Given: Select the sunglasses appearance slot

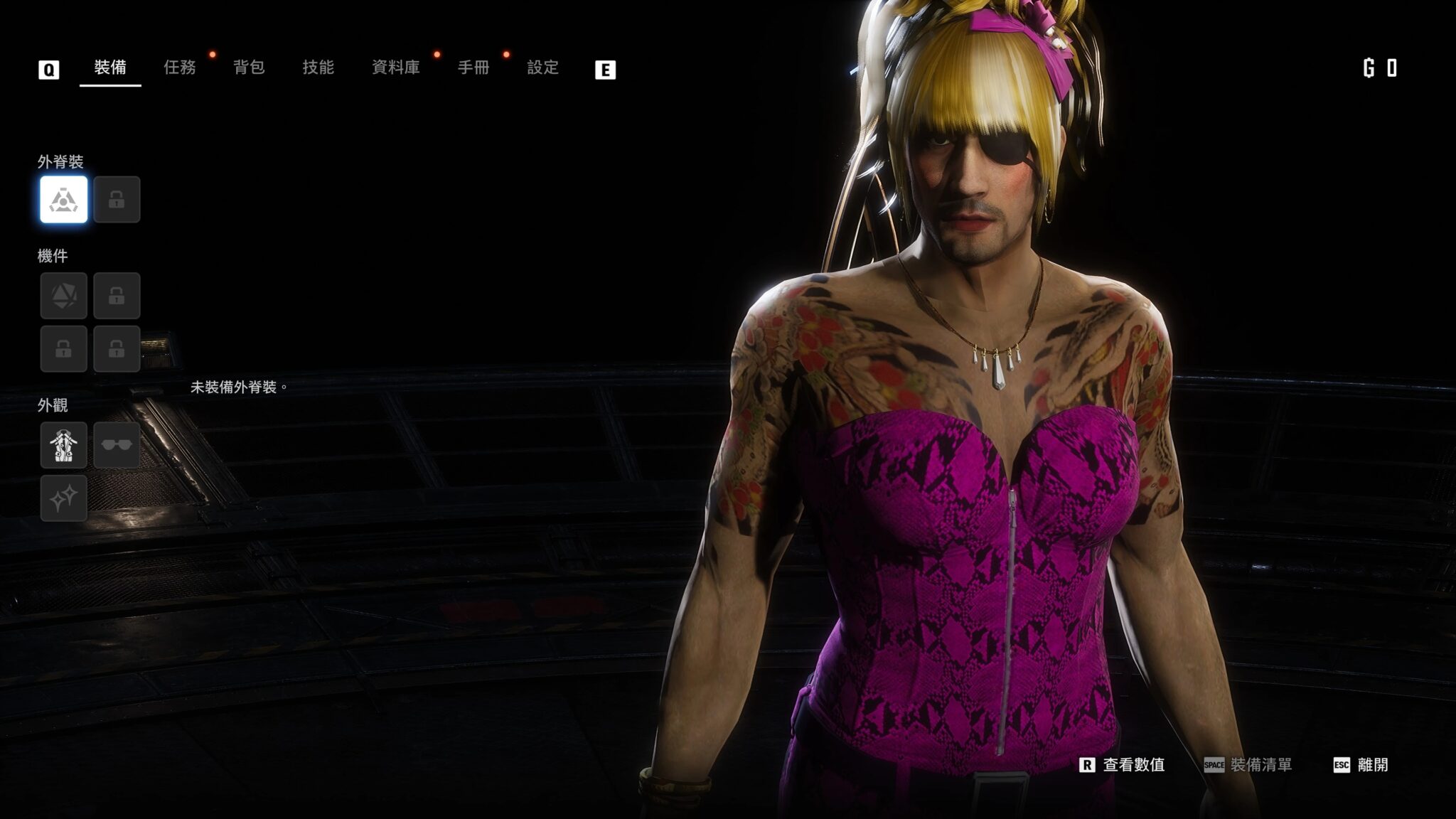Looking at the screenshot, I should tap(117, 446).
